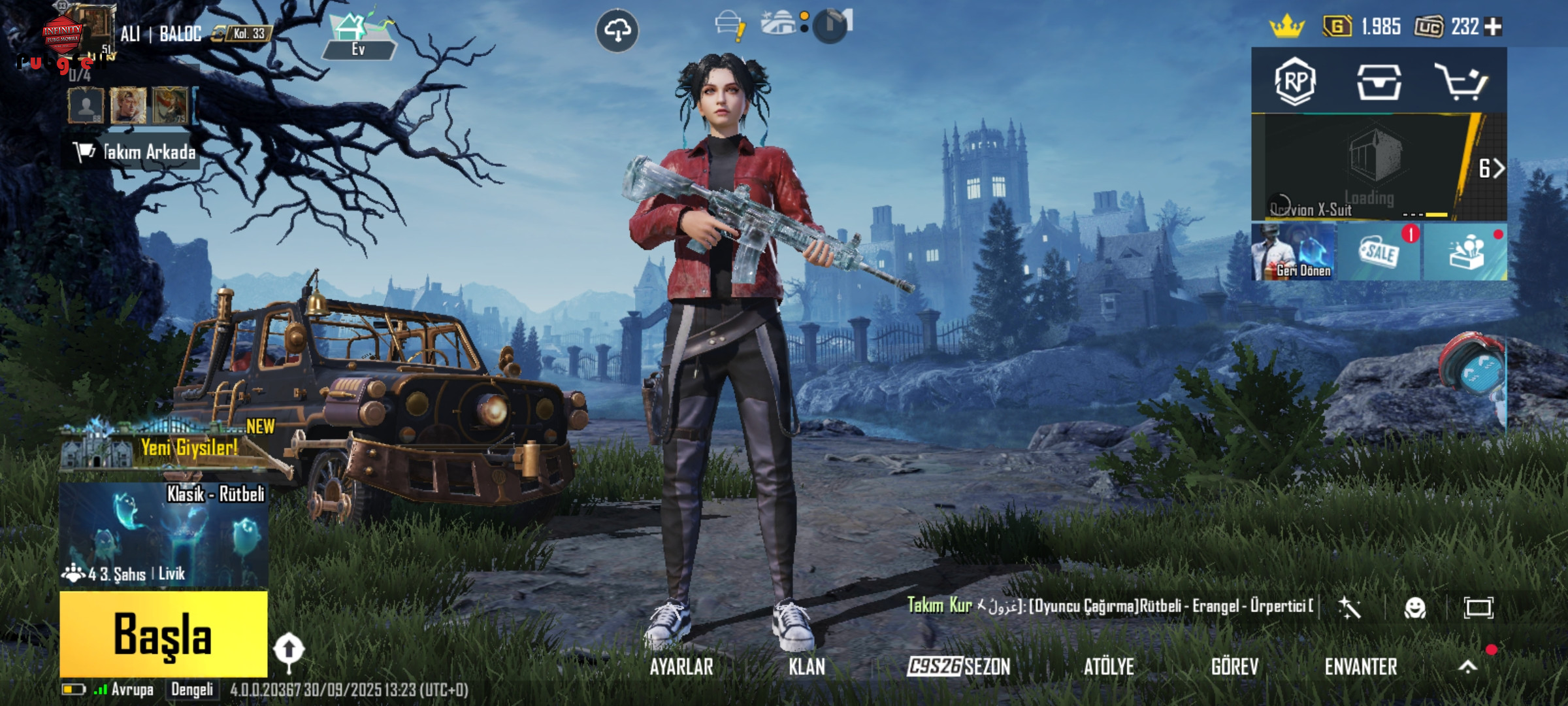
Task: Open the C9S26 SEZON menu
Action: click(x=958, y=667)
